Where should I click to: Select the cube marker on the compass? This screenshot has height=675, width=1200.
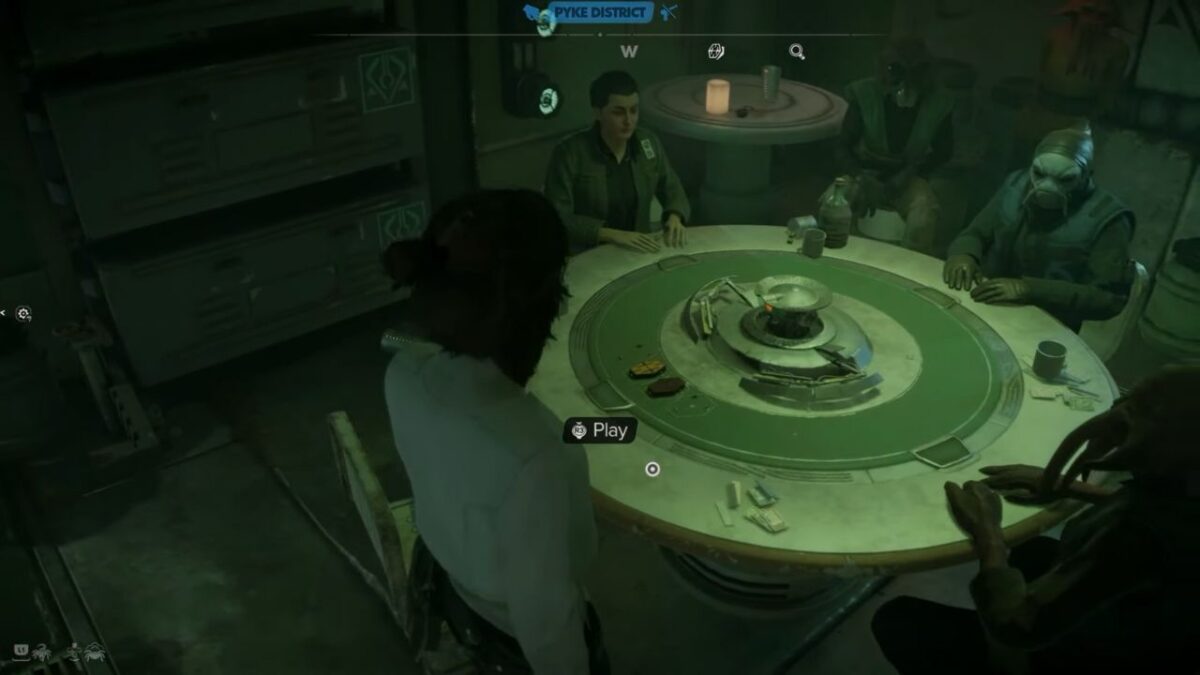[x=715, y=51]
